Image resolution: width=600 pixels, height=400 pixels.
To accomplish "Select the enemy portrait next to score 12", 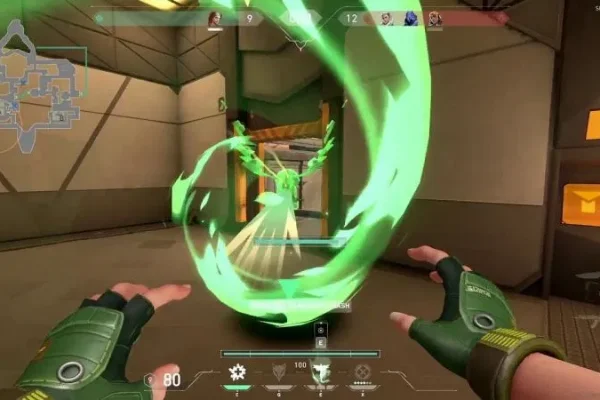I will tap(385, 18).
